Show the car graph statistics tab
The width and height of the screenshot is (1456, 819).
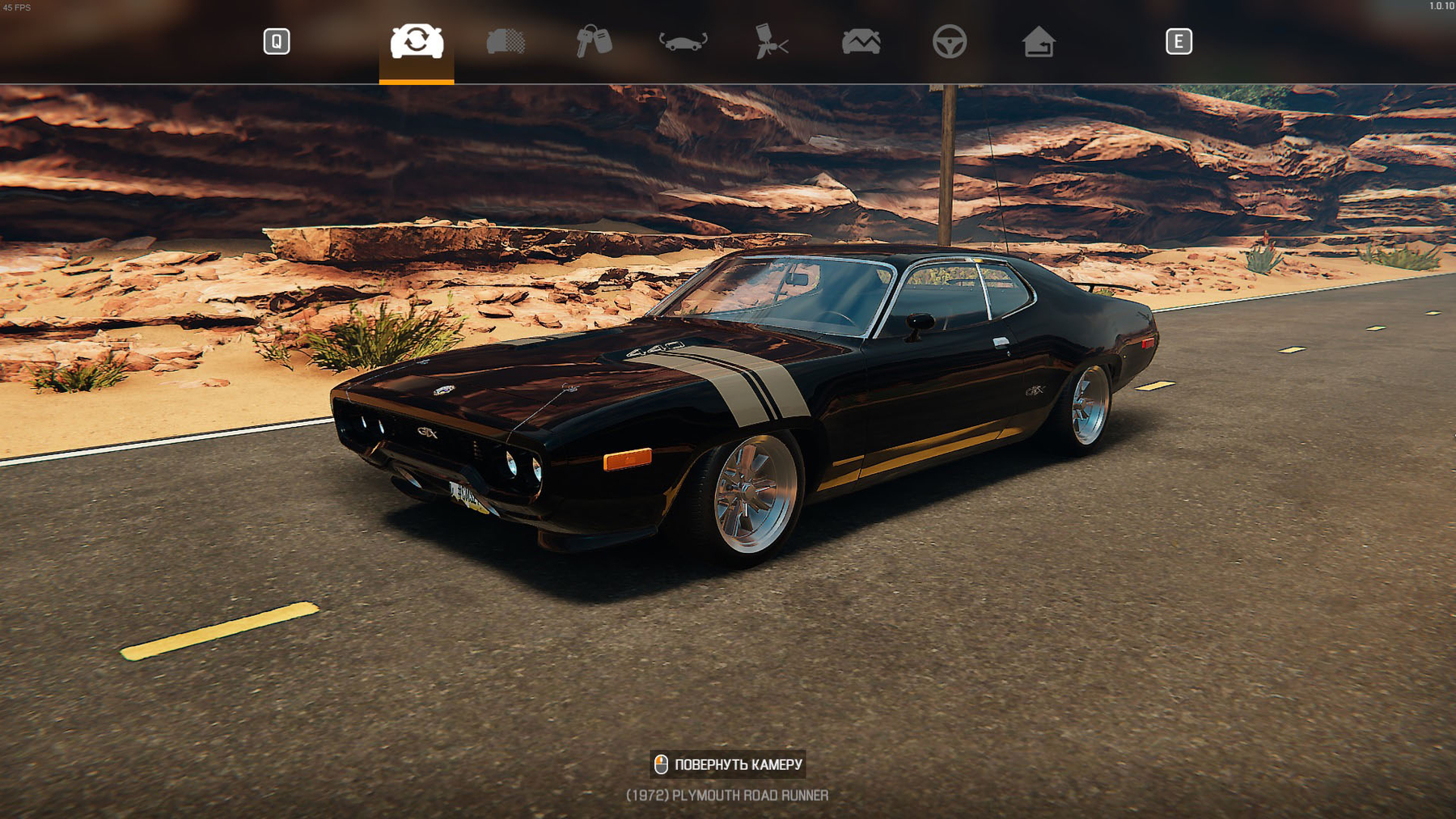(x=861, y=41)
